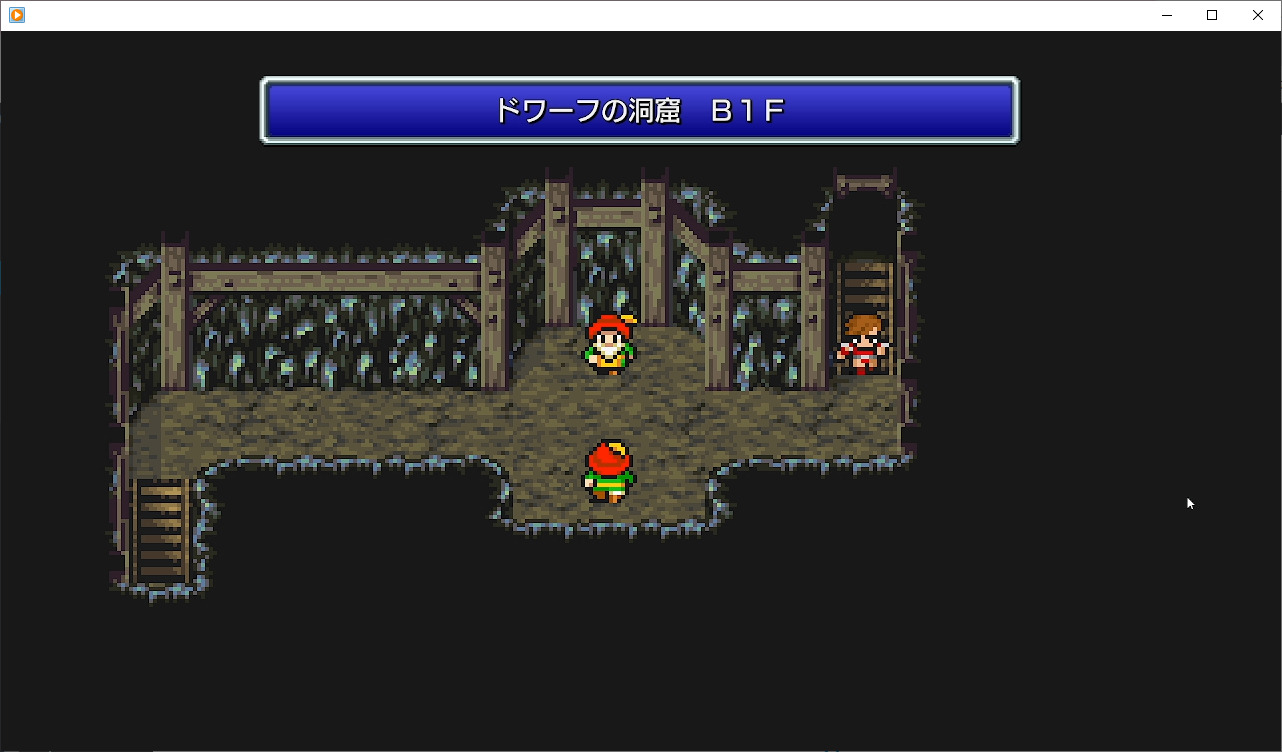The image size is (1282, 752).
Task: Minimize the game window
Action: 1166,15
